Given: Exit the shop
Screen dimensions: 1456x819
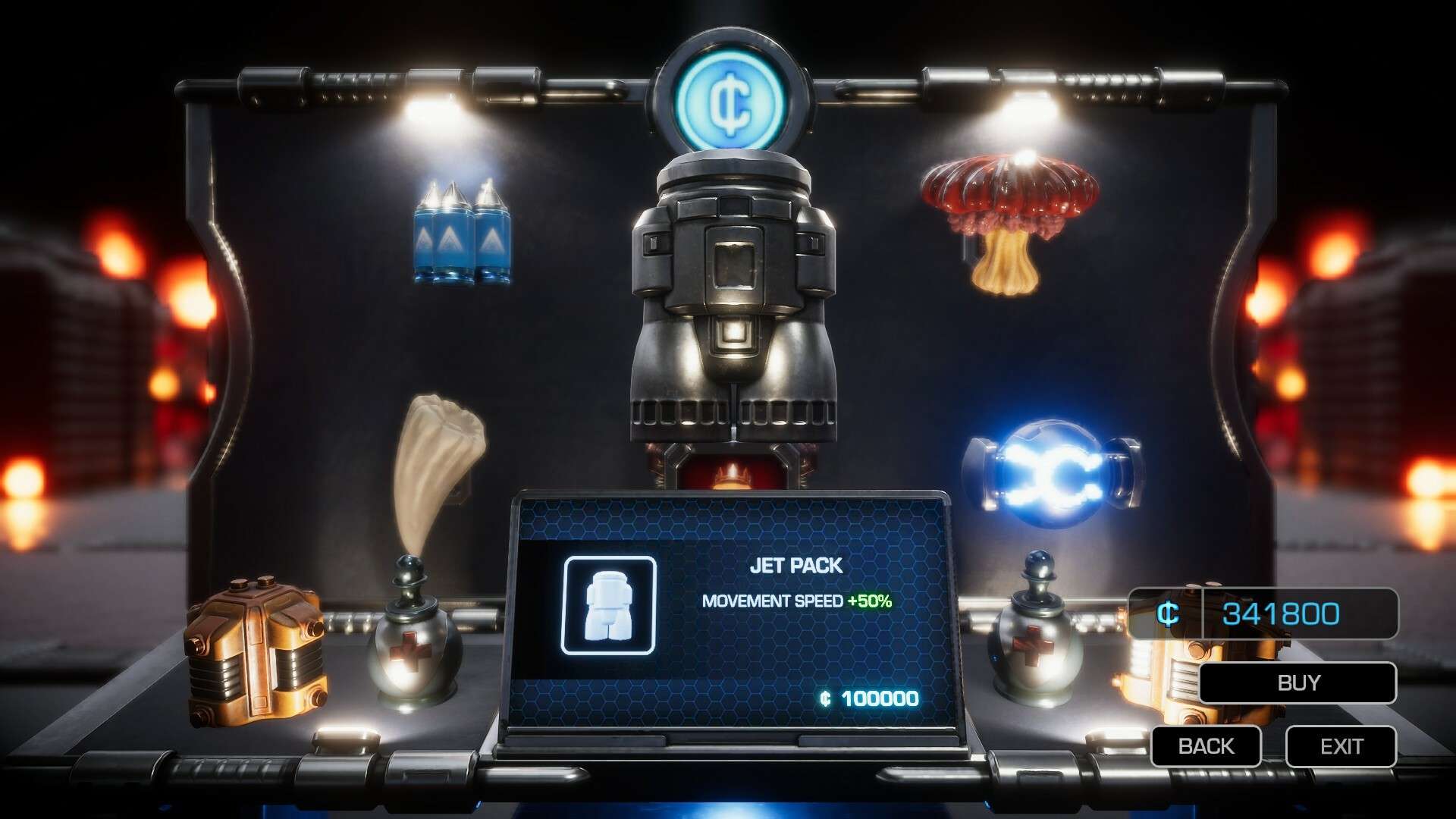Looking at the screenshot, I should coord(1341,746).
